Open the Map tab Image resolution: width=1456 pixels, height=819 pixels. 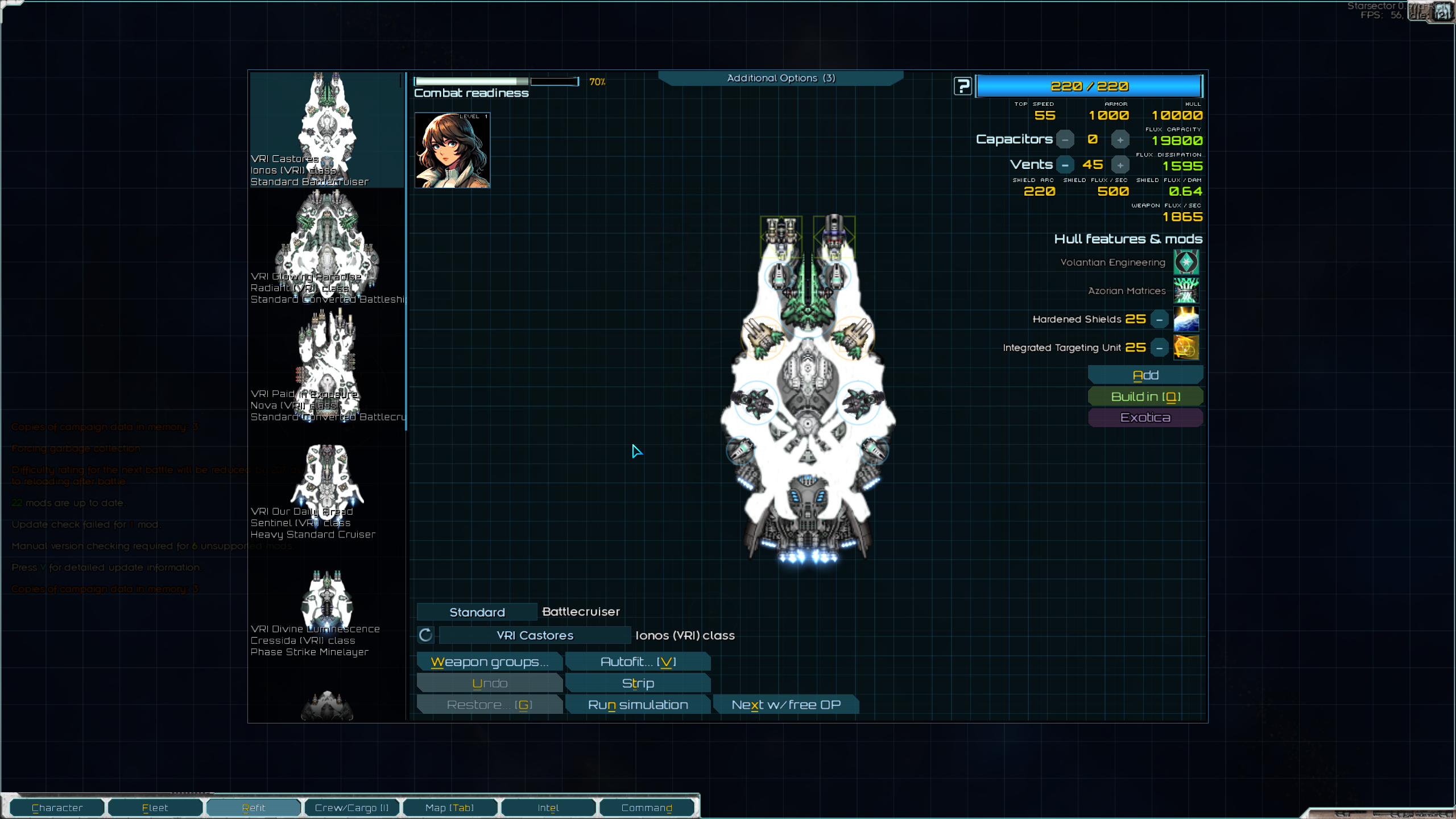(449, 808)
